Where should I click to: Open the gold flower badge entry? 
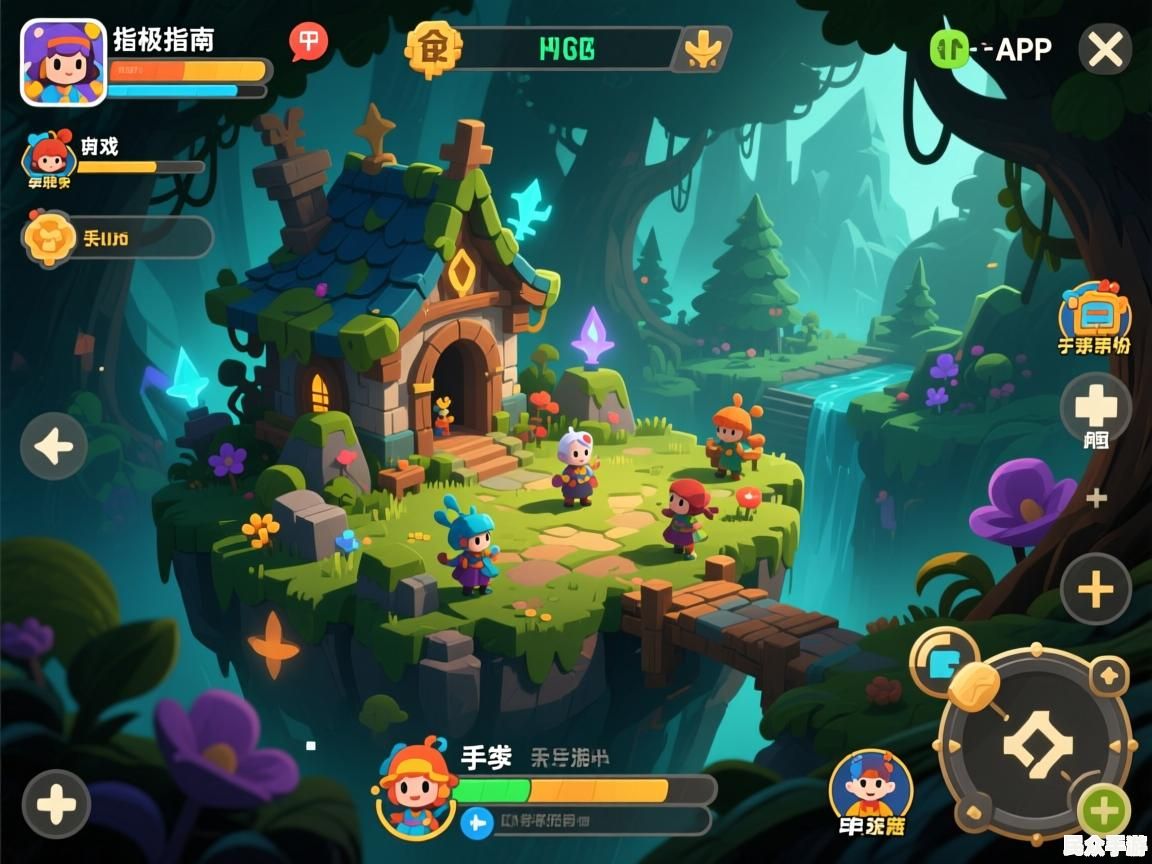click(49, 238)
